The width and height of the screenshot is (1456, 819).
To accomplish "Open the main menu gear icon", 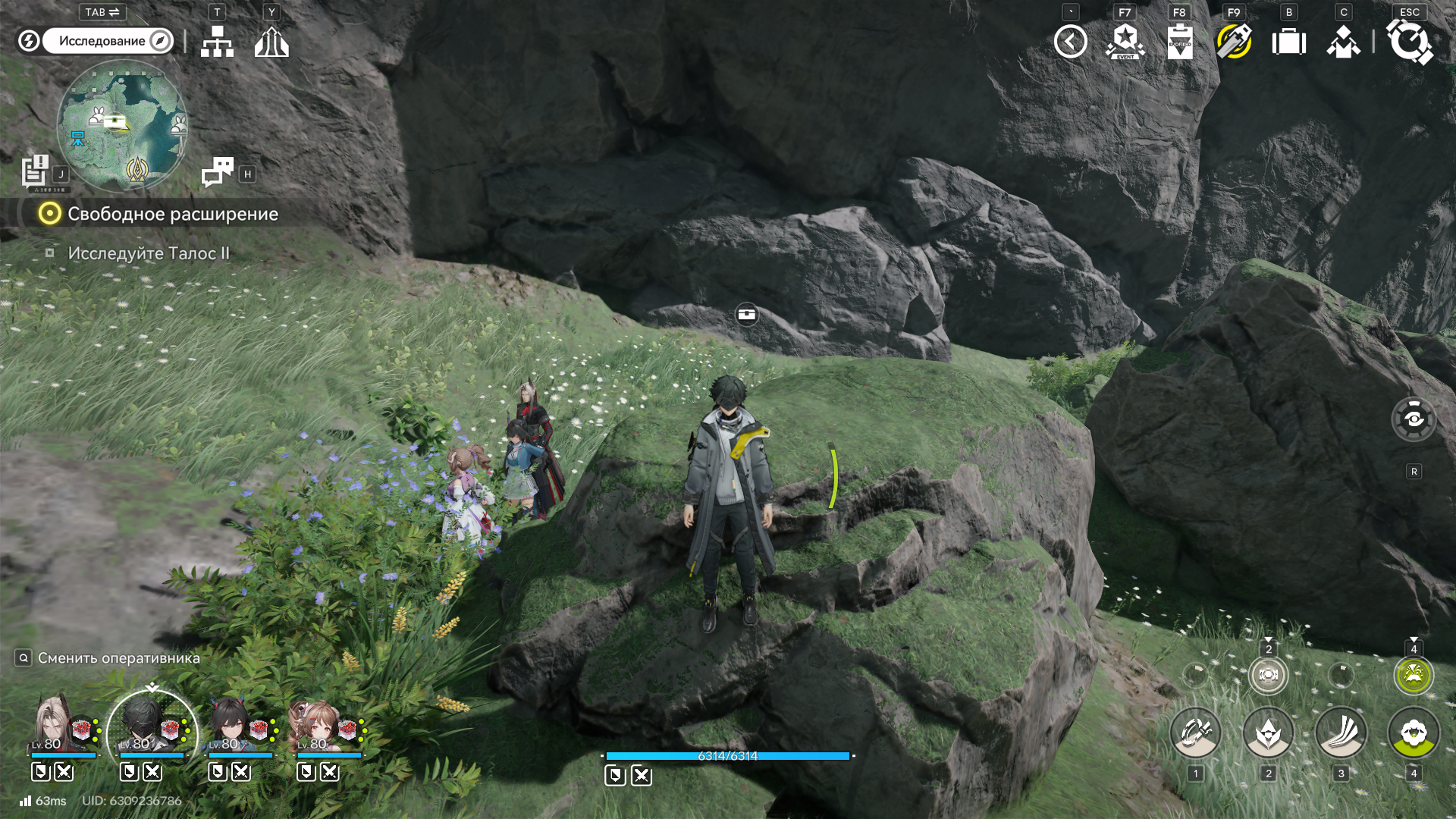I will pyautogui.click(x=1409, y=42).
